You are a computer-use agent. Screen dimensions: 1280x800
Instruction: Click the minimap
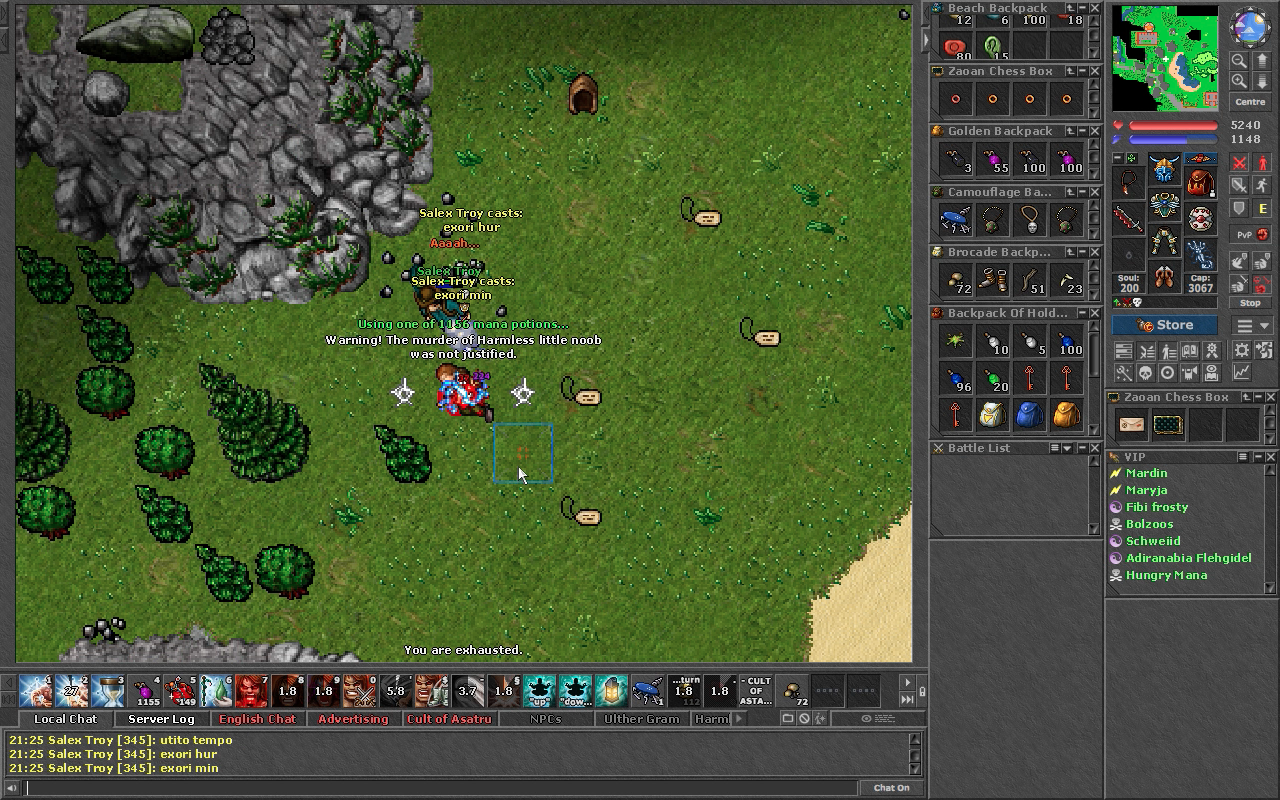click(1165, 58)
